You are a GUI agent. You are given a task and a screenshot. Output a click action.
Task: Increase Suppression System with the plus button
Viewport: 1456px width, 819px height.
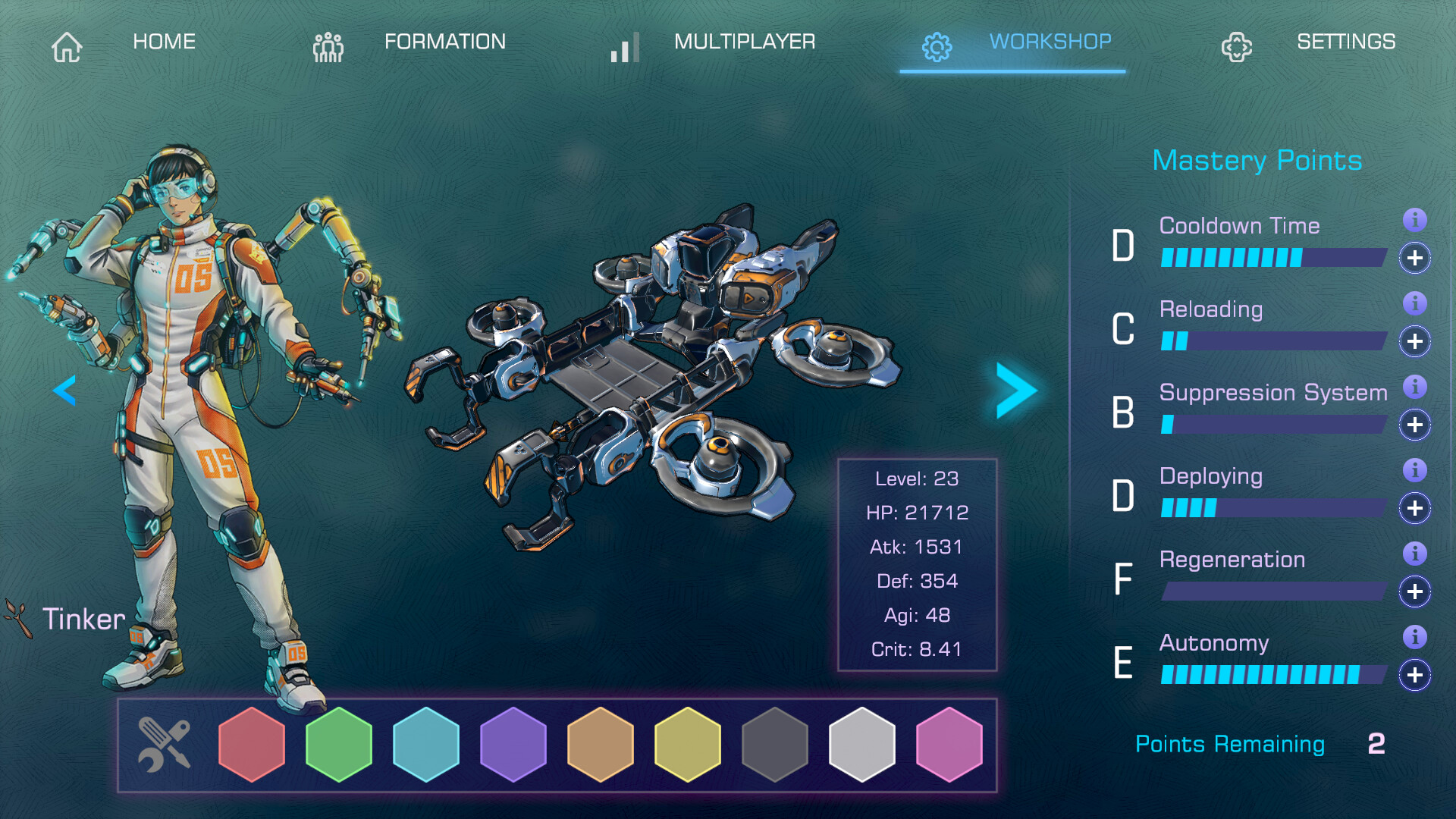[1414, 425]
